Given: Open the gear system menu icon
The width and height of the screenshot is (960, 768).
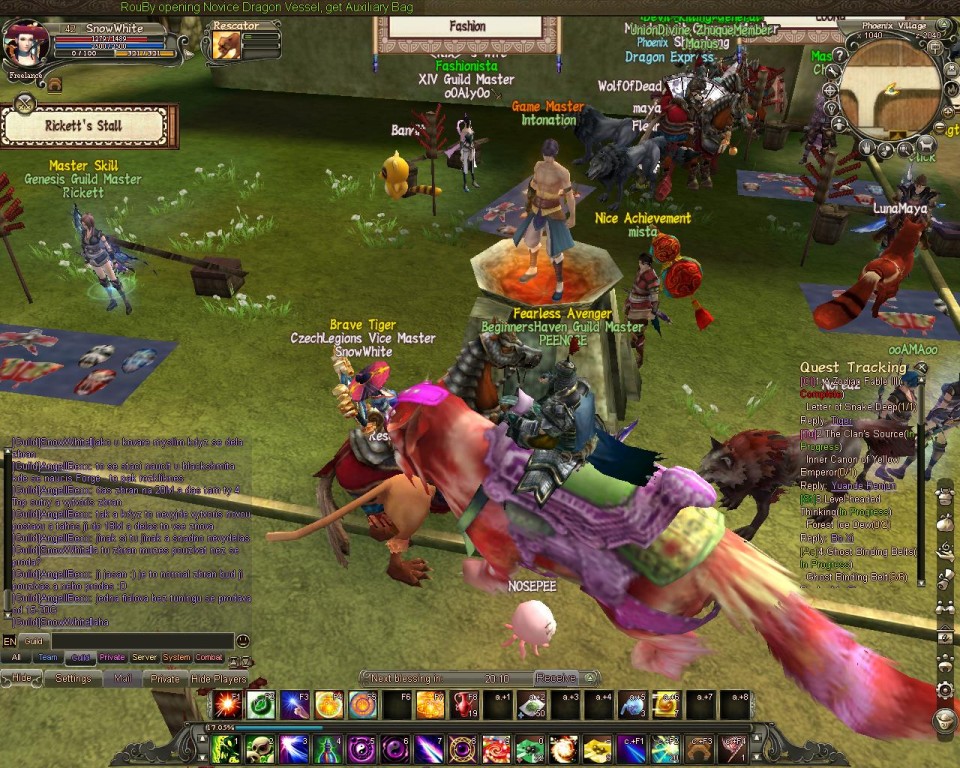Looking at the screenshot, I should (944, 689).
